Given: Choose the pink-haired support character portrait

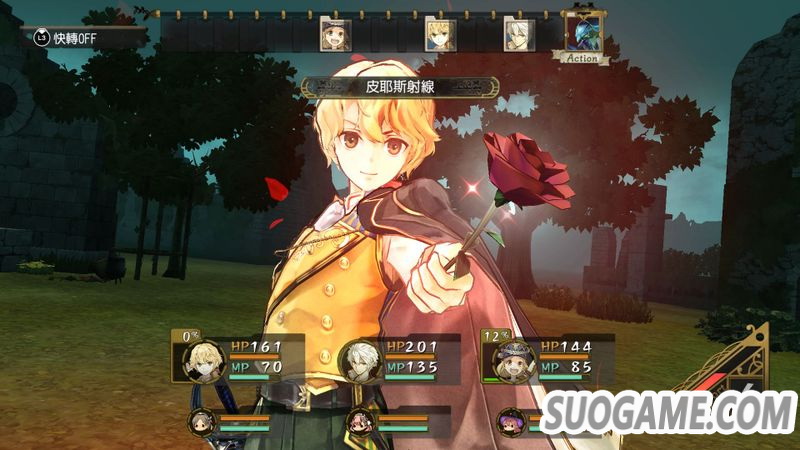Looking at the screenshot, I should coord(360,421).
